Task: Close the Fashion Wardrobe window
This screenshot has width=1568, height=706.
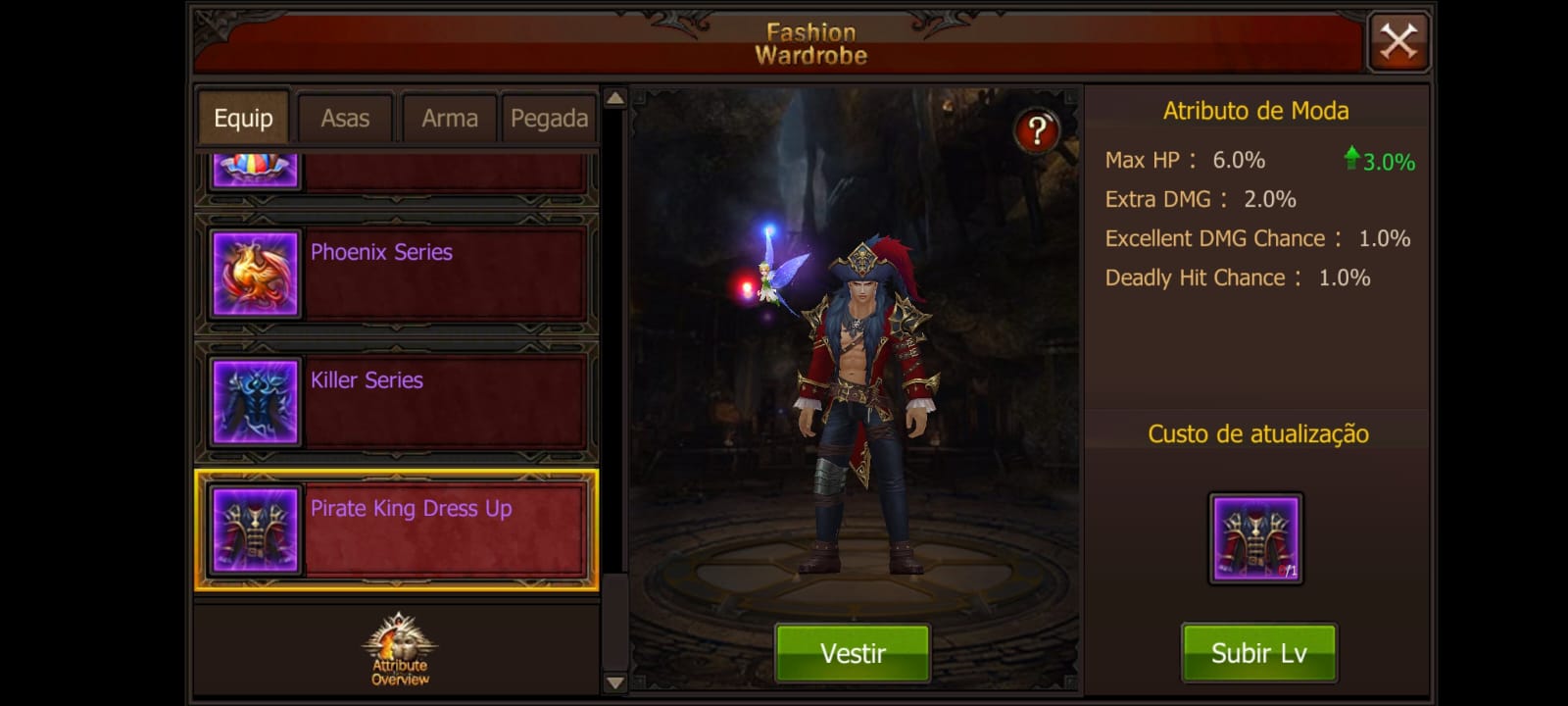Action: 1398,42
